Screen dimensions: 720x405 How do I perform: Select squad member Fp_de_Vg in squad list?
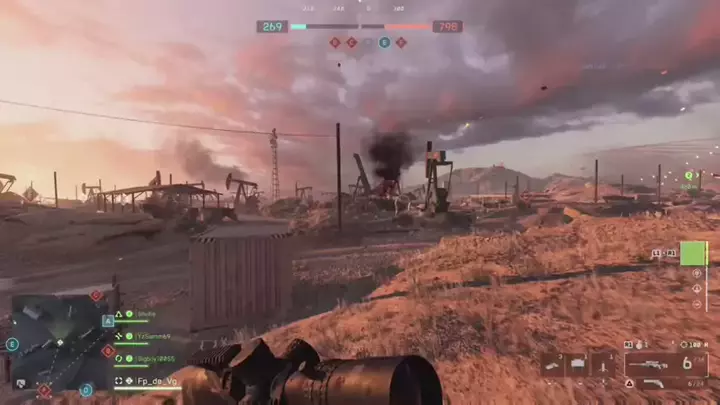point(153,381)
